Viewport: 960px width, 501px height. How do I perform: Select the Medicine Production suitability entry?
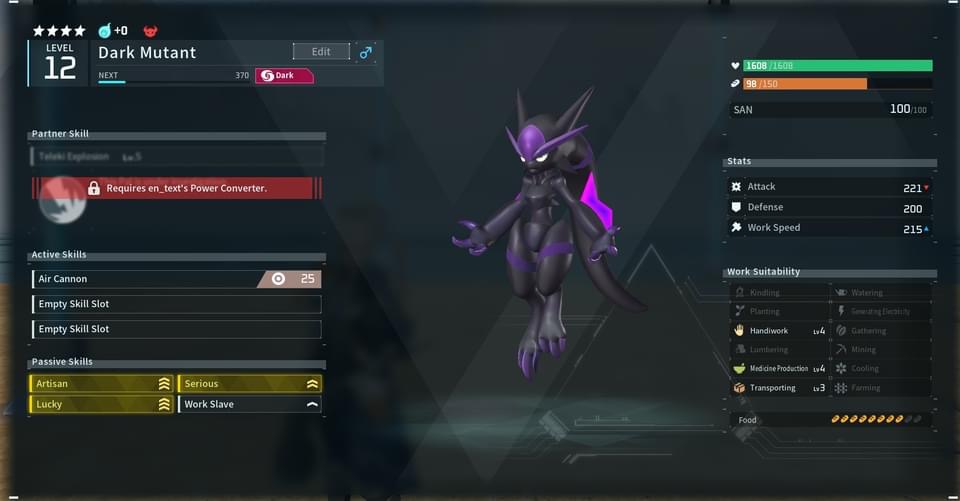(779, 369)
